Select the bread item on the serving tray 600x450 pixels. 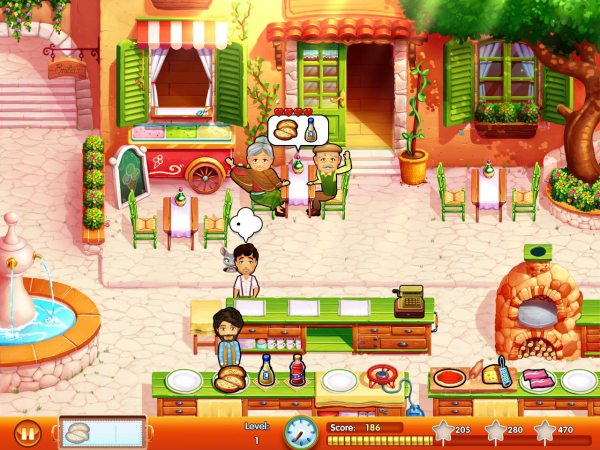tap(78, 433)
